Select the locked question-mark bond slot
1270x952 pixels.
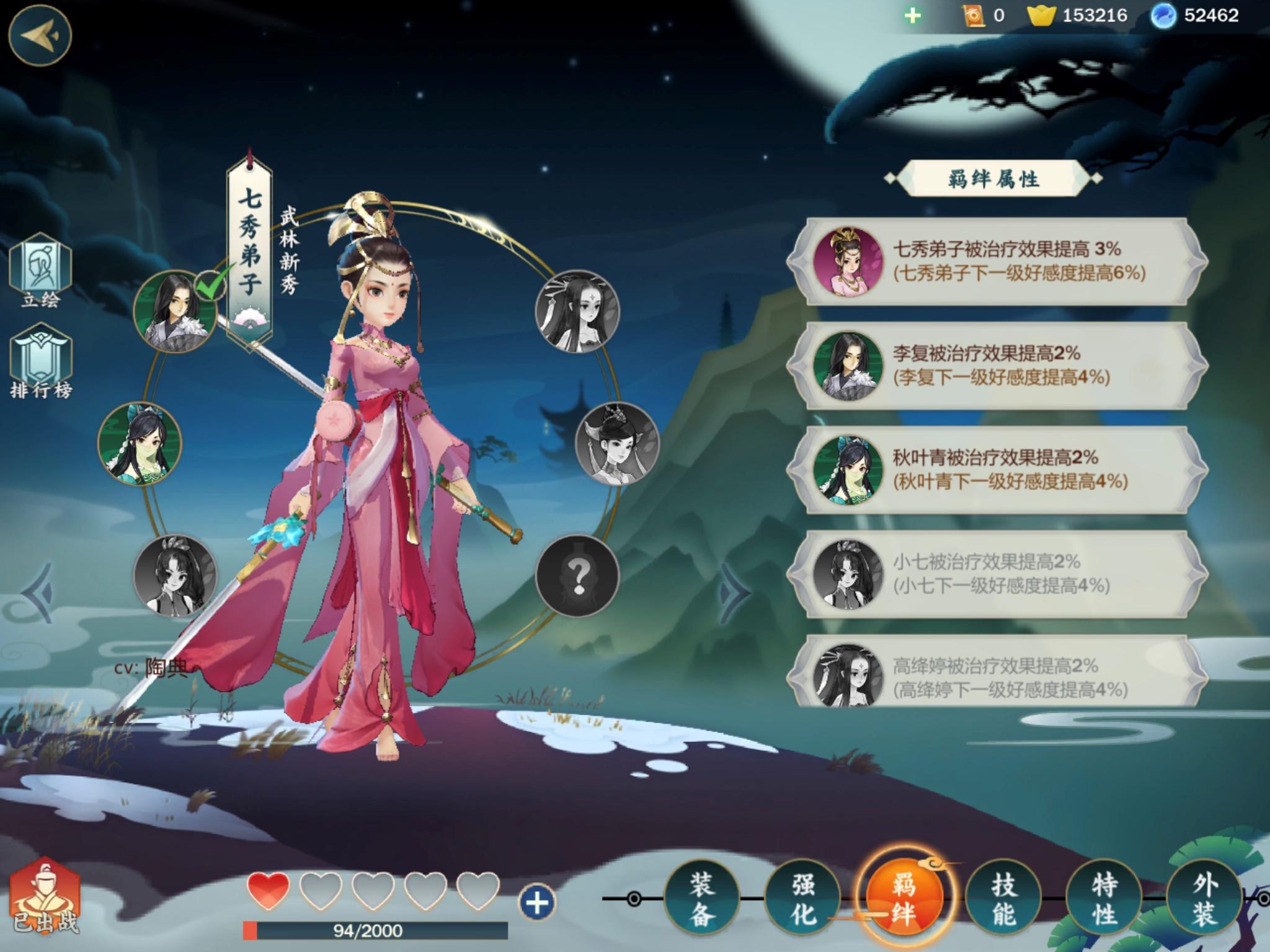pos(577,576)
